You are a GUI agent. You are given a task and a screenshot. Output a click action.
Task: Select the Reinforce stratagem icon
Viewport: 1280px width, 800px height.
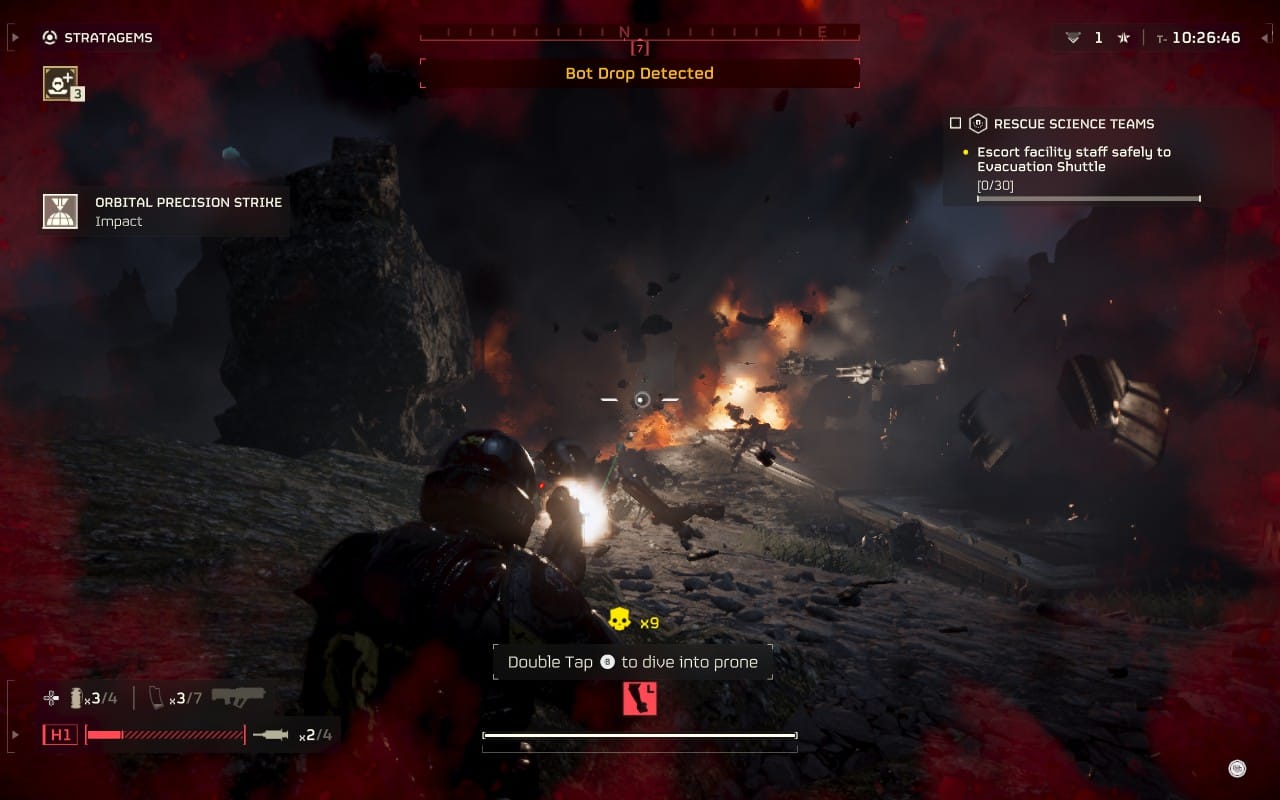click(x=60, y=83)
